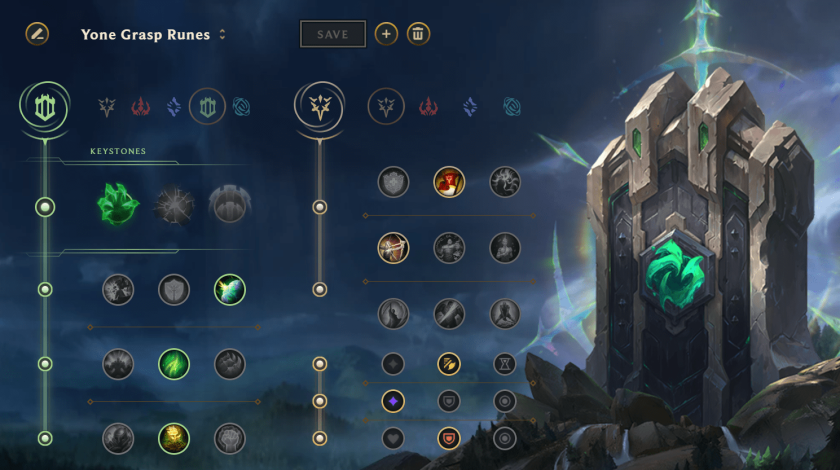Open the Yone Grasp Runes page dropdown
This screenshot has height=470, width=840.
click(x=222, y=34)
